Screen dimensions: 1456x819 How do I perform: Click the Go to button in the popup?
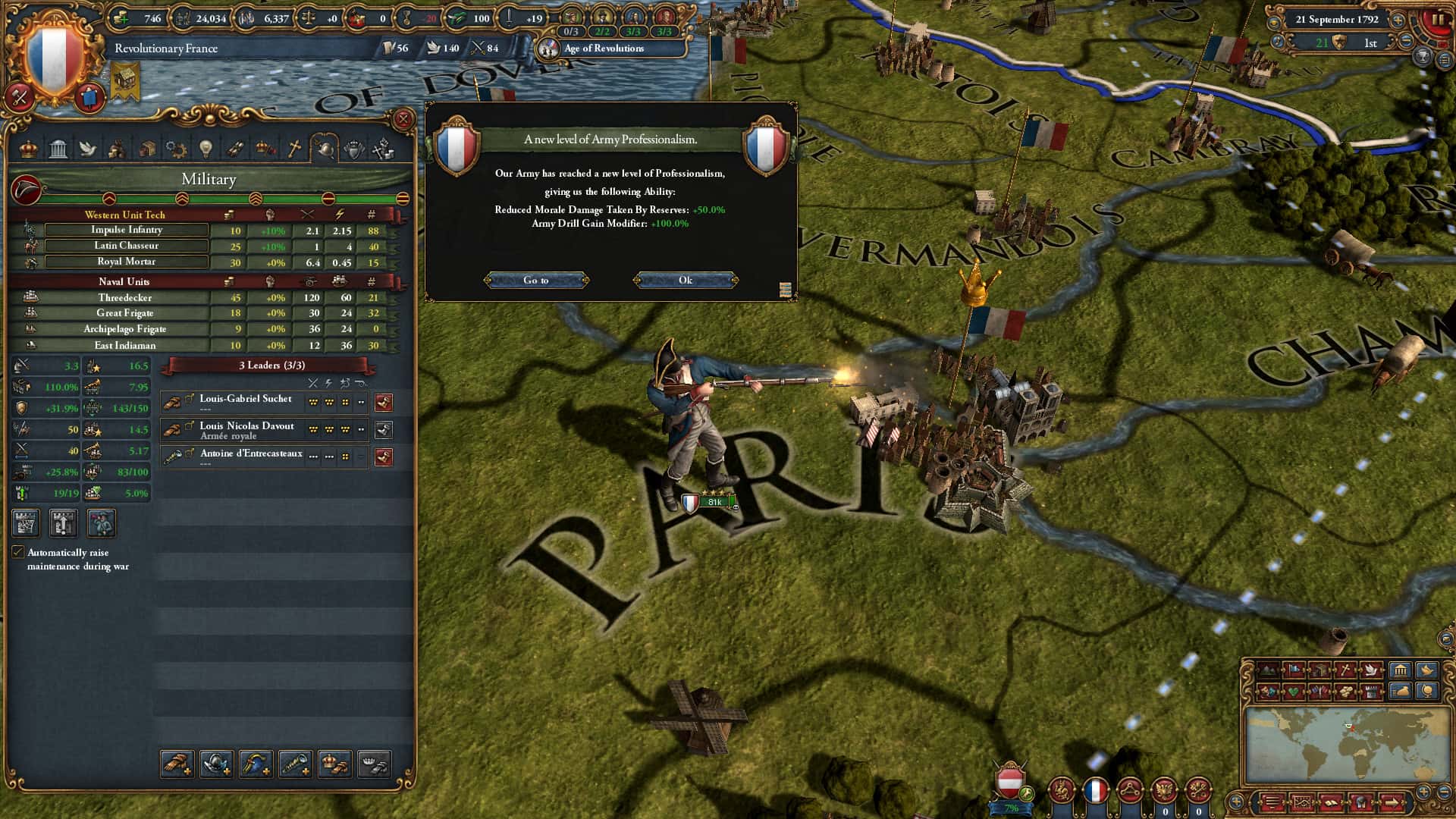click(537, 281)
